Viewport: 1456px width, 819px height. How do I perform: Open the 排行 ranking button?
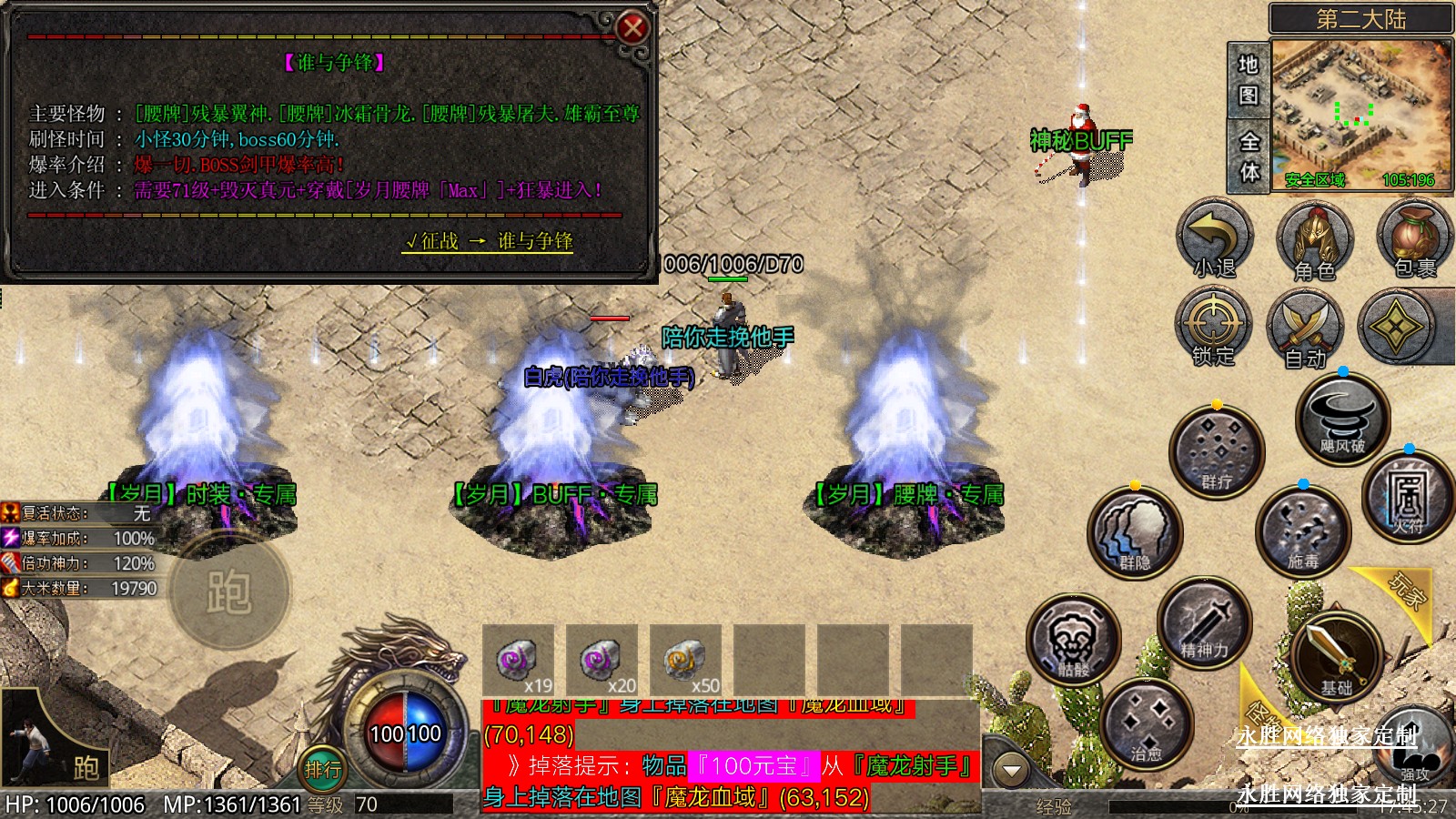323,770
